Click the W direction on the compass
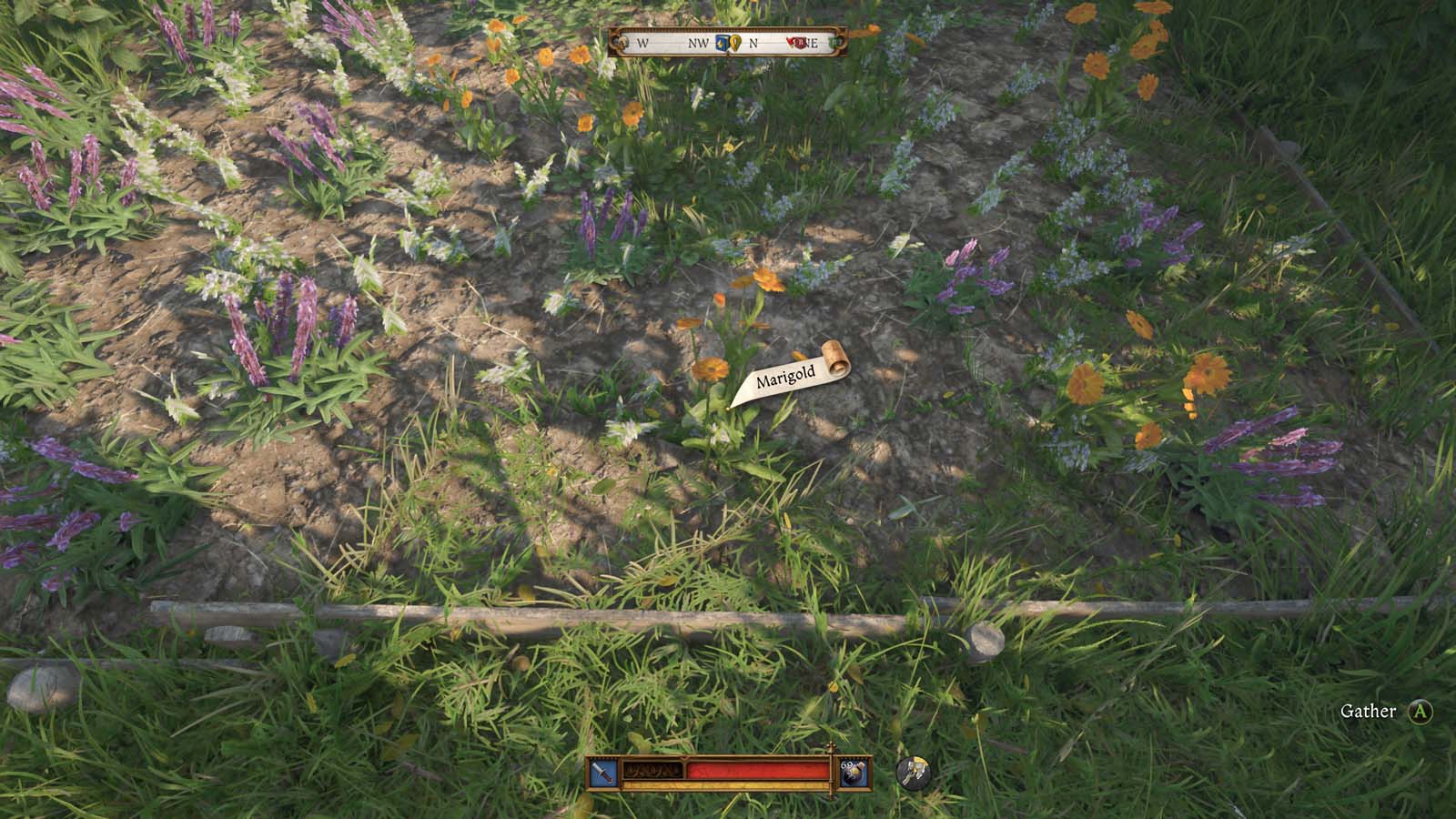Viewport: 1456px width, 819px height. point(642,43)
